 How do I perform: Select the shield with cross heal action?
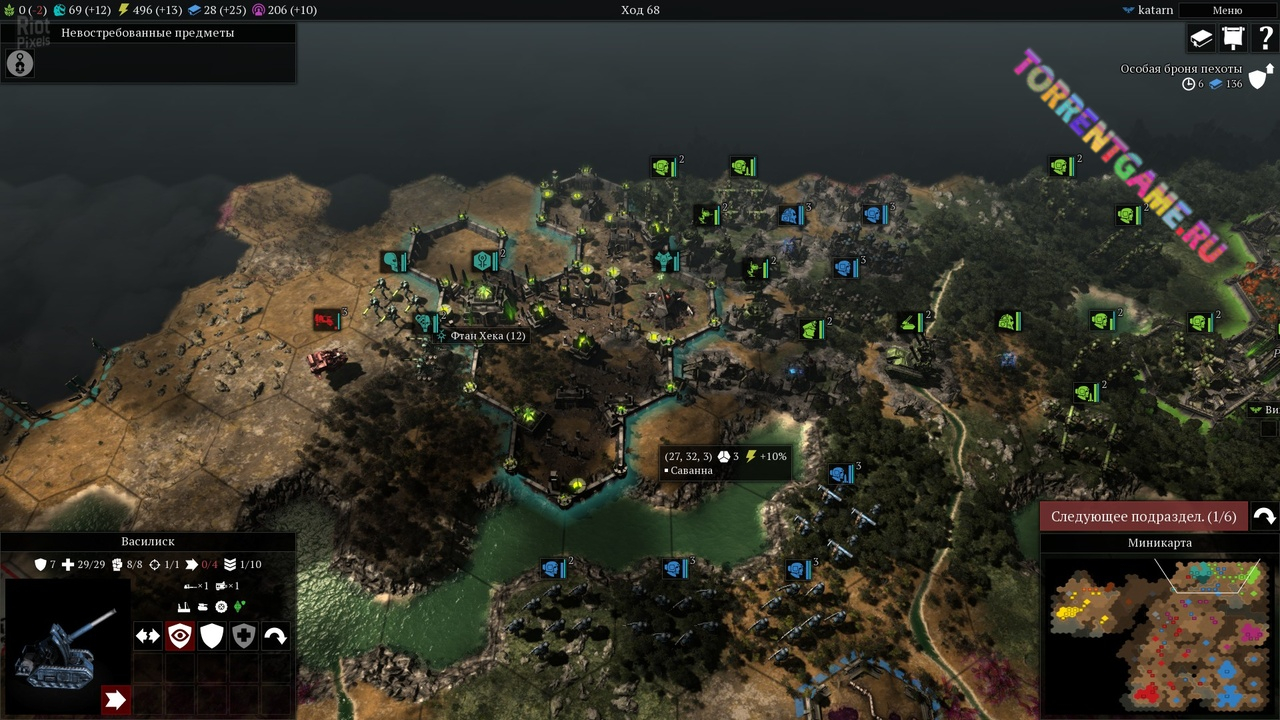tap(244, 636)
